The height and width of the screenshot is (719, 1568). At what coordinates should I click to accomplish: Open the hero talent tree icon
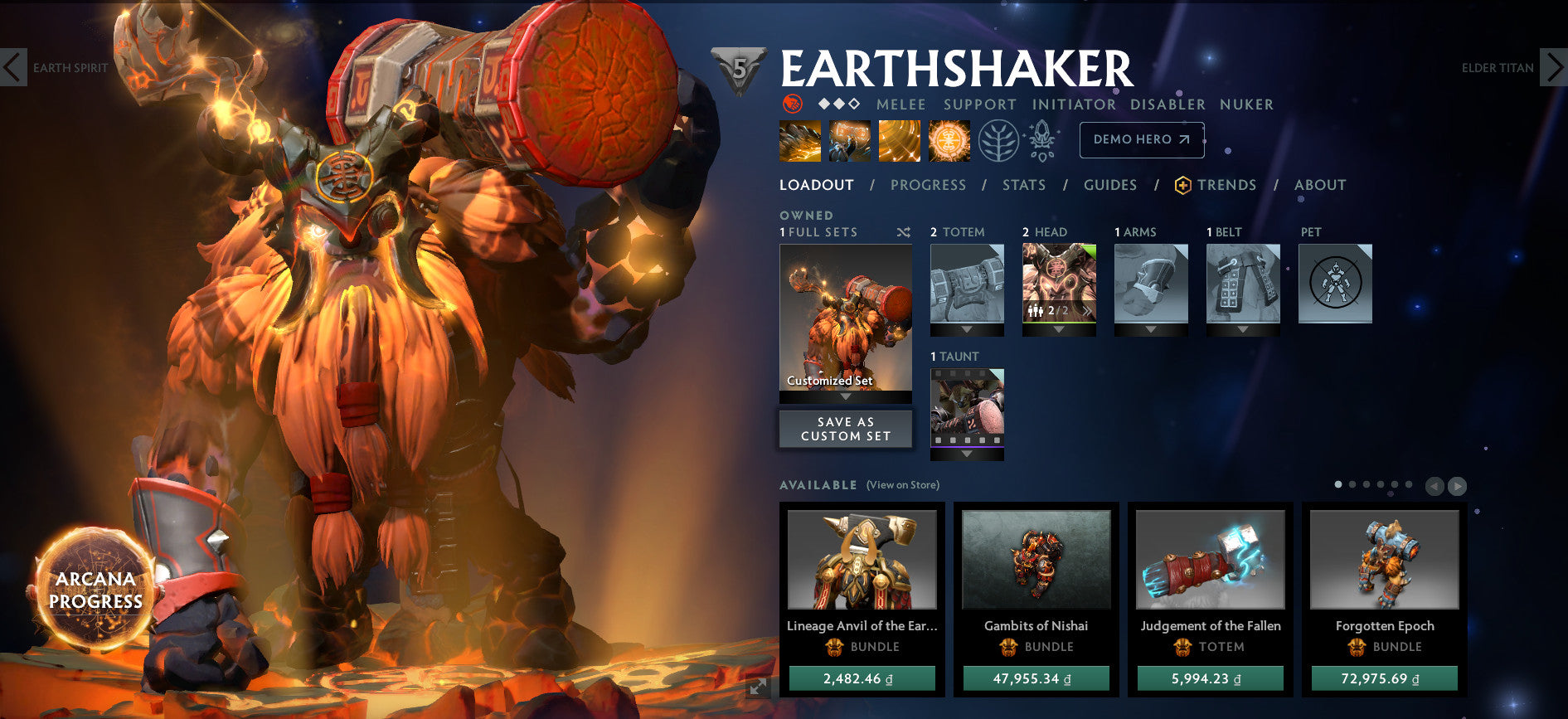pos(1001,139)
